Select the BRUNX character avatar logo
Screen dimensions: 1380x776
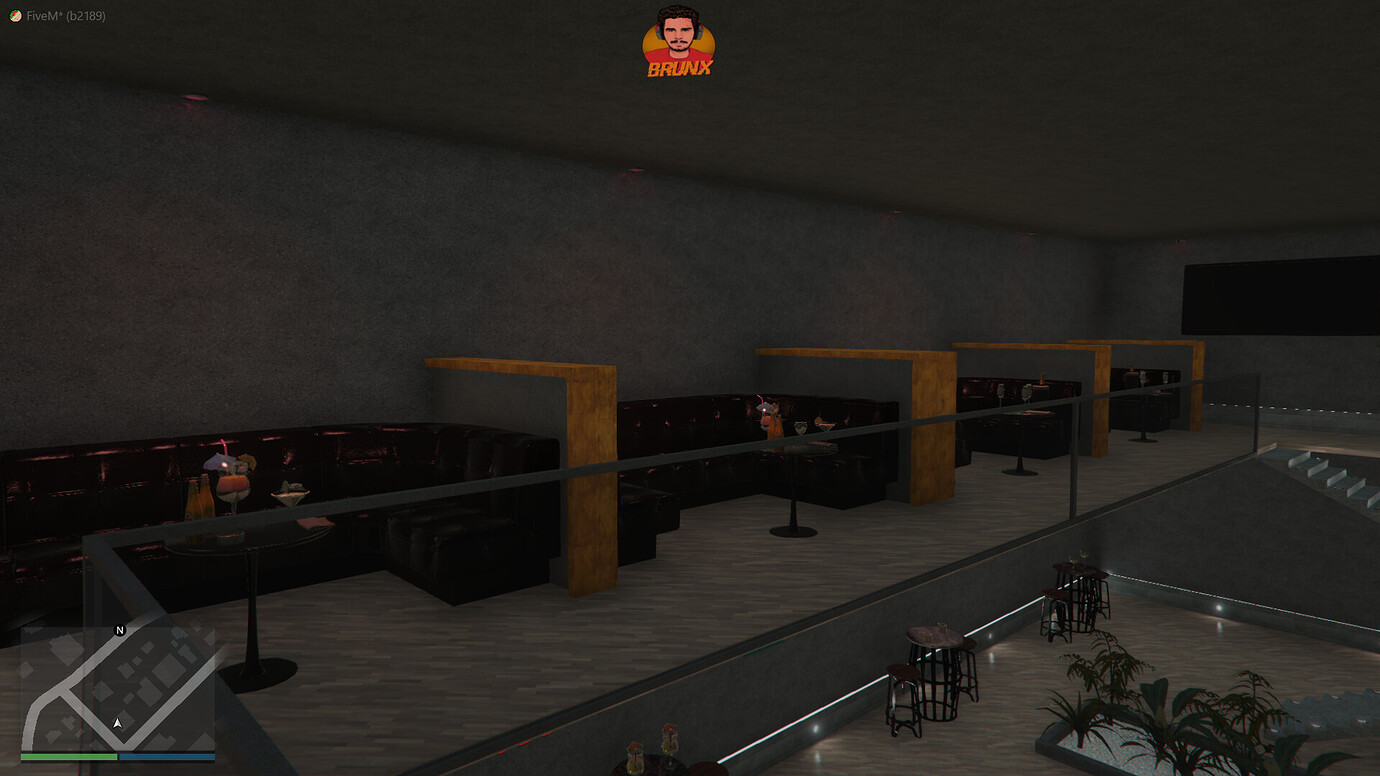678,38
